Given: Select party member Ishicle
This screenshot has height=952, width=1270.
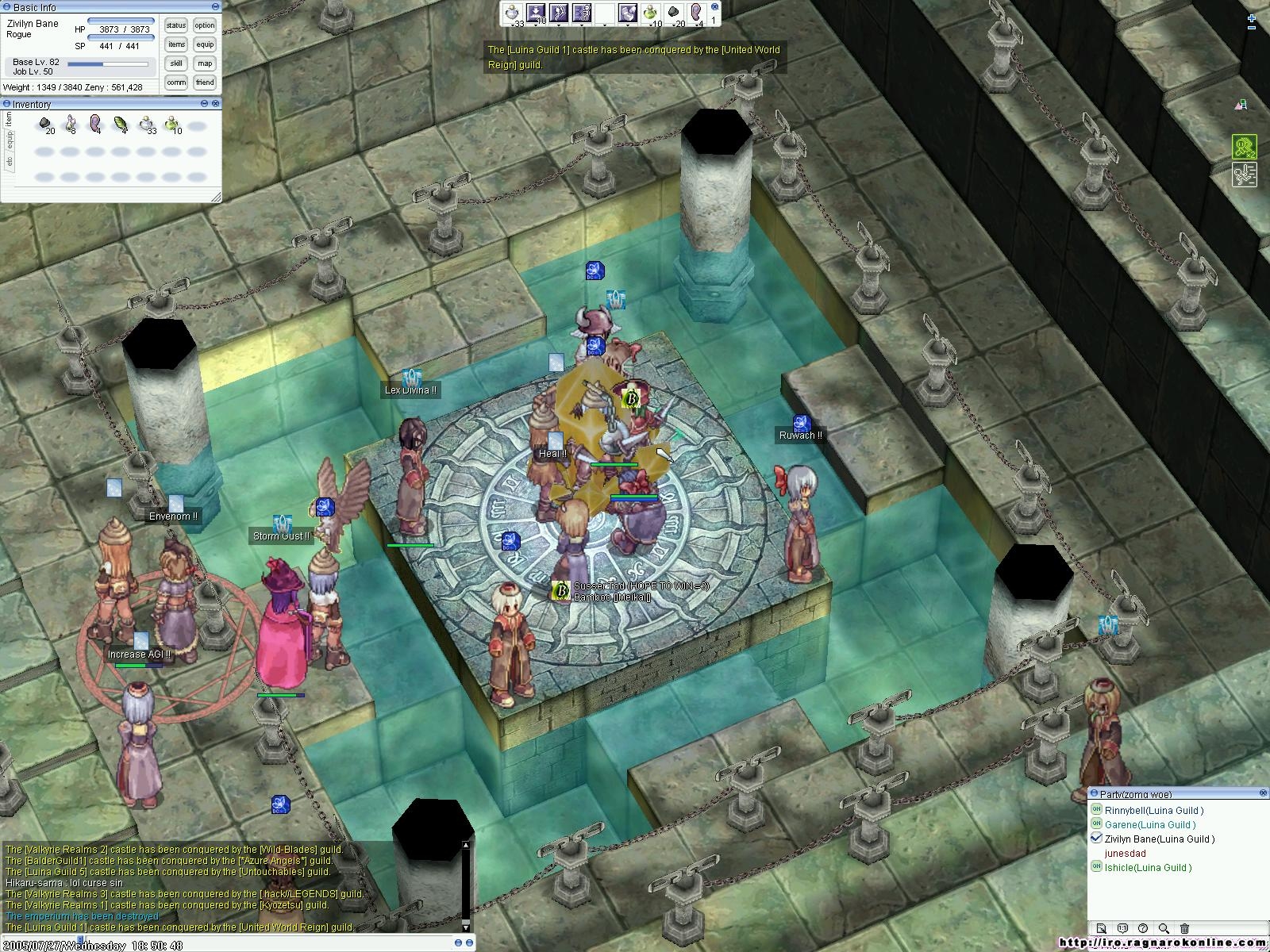Looking at the screenshot, I should [x=1147, y=867].
